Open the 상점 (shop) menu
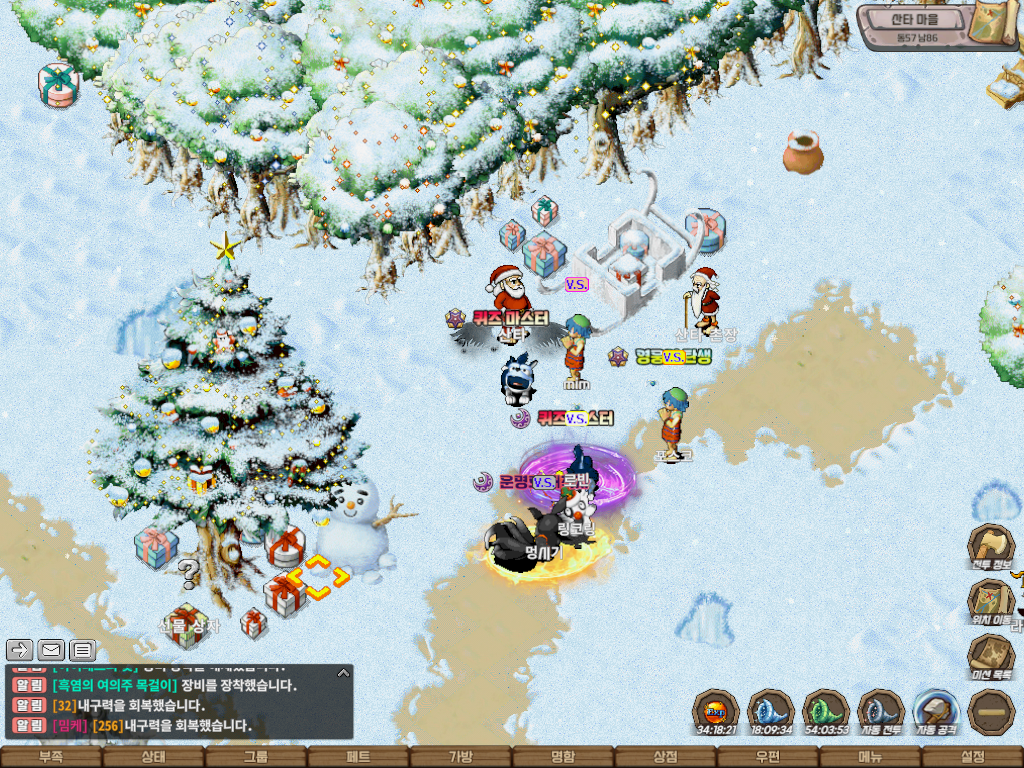 tap(665, 757)
